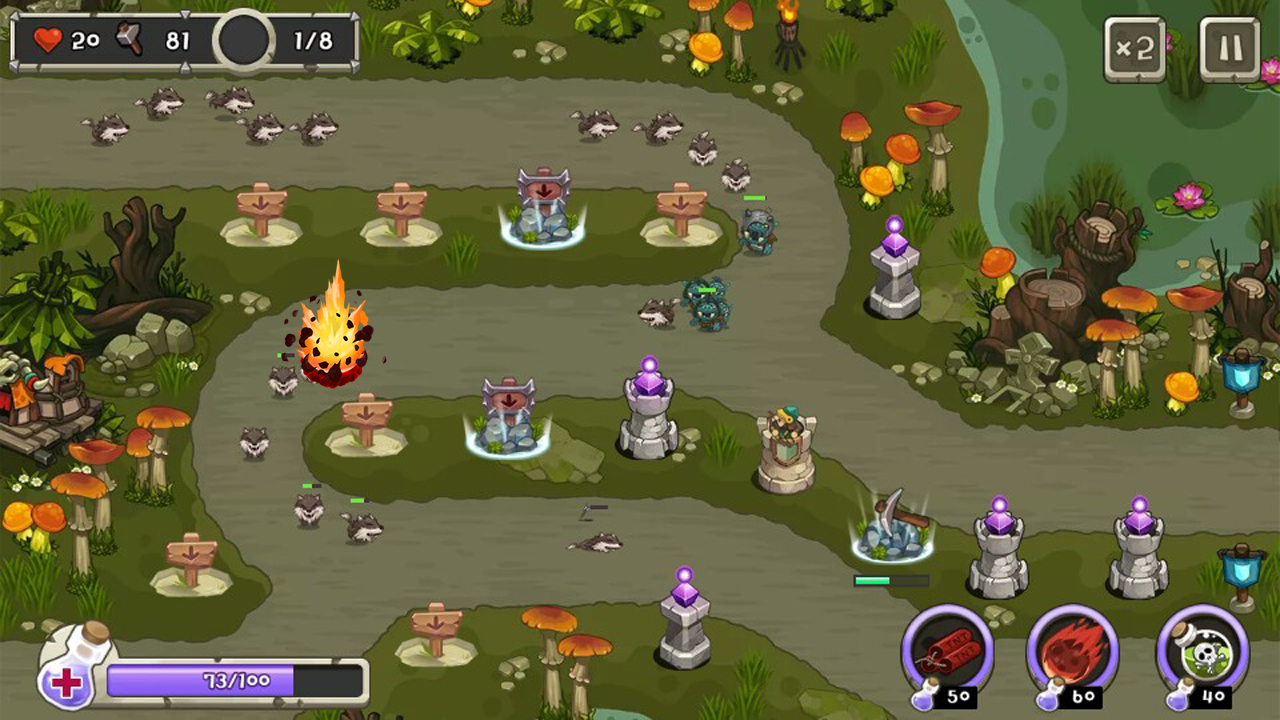Toggle the pause button in the corner

click(1229, 47)
